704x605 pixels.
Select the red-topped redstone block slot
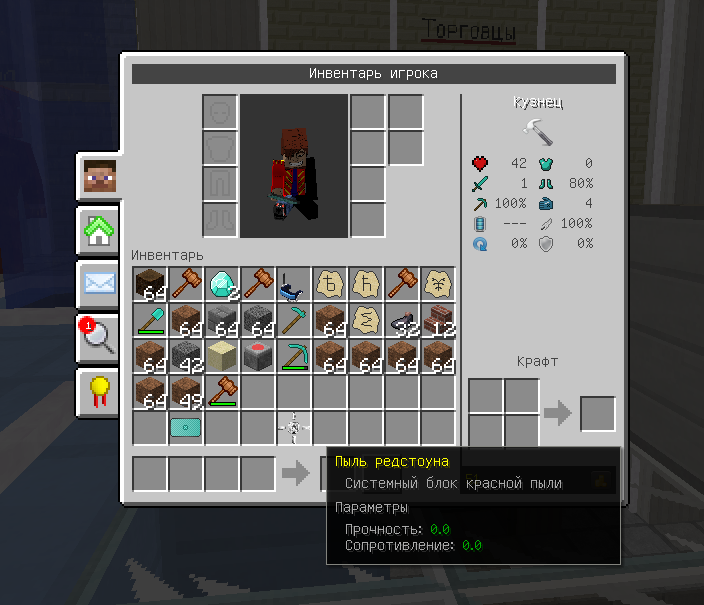[x=258, y=356]
